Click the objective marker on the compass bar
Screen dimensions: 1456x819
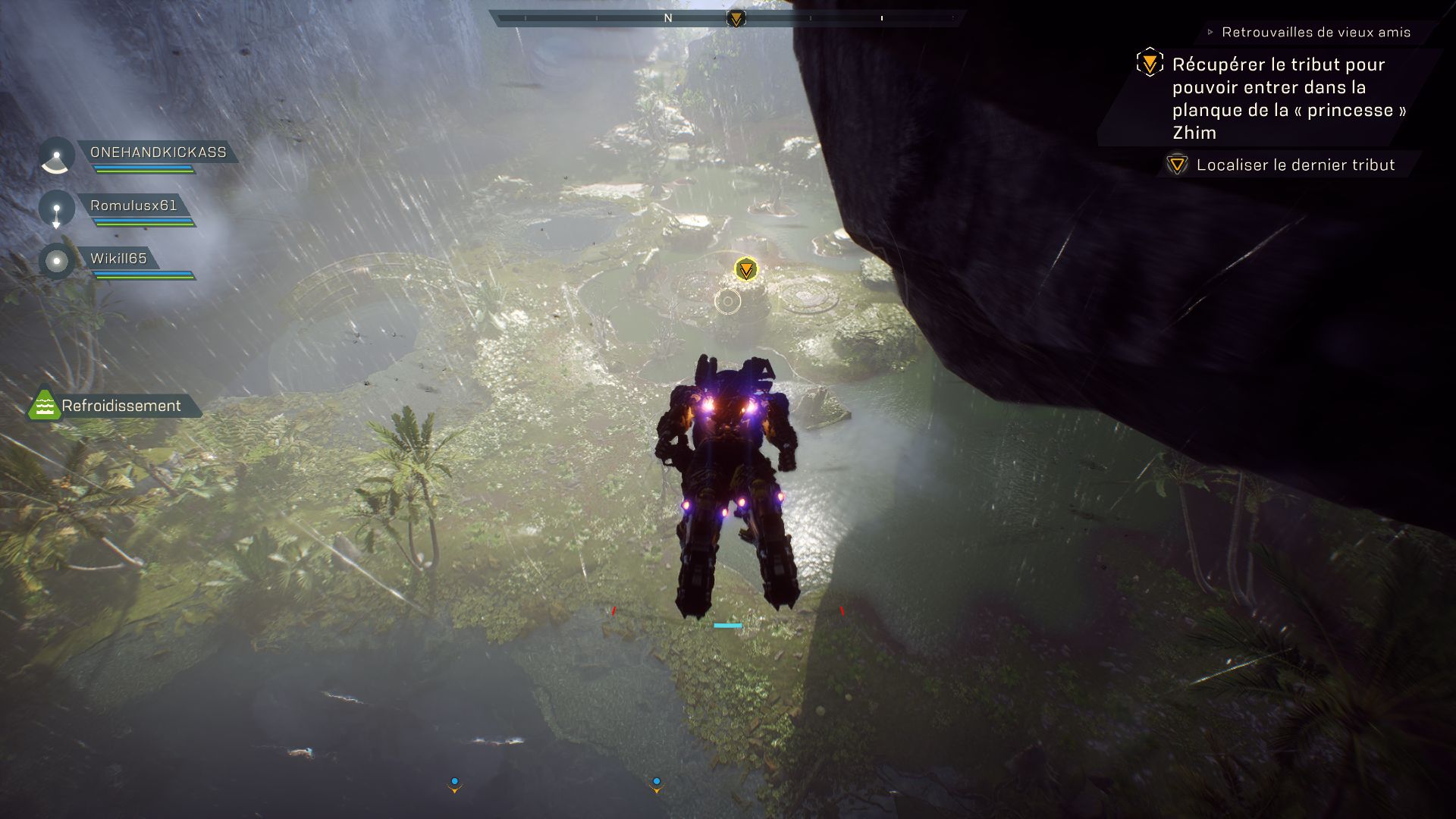[736, 18]
